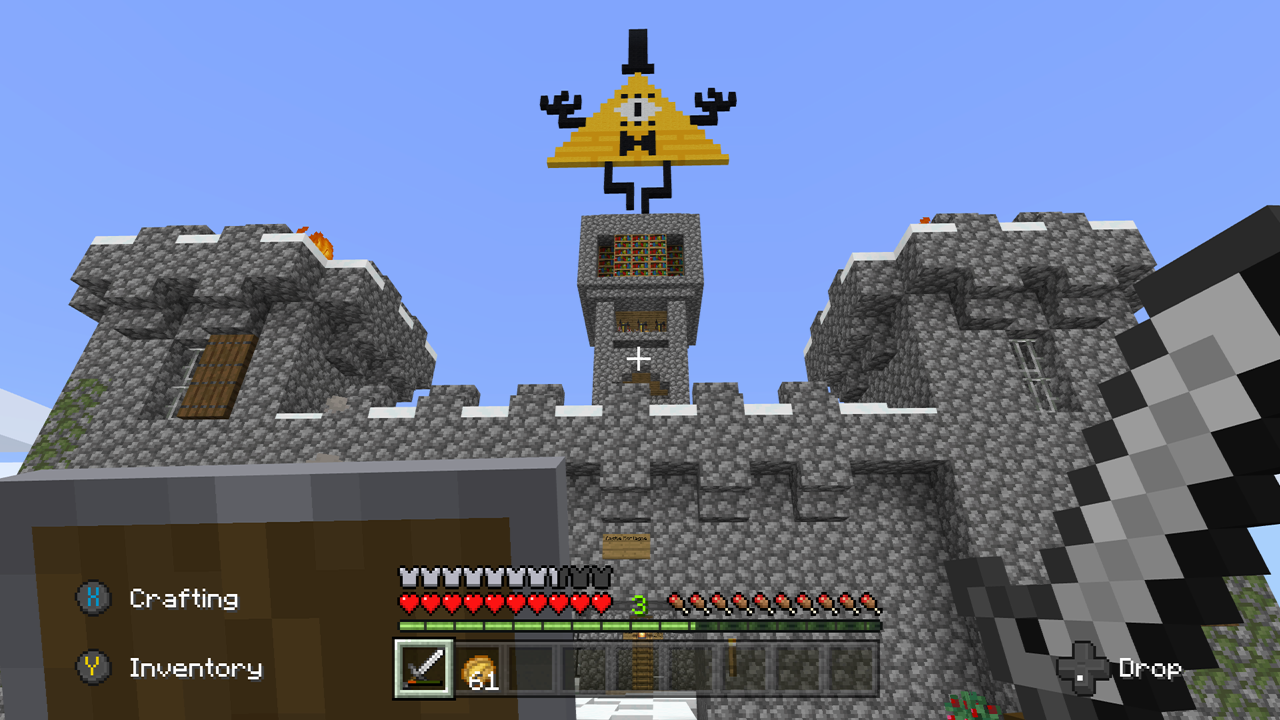The image size is (1280, 720).
Task: Click the Drop label text
Action: (x=1150, y=666)
